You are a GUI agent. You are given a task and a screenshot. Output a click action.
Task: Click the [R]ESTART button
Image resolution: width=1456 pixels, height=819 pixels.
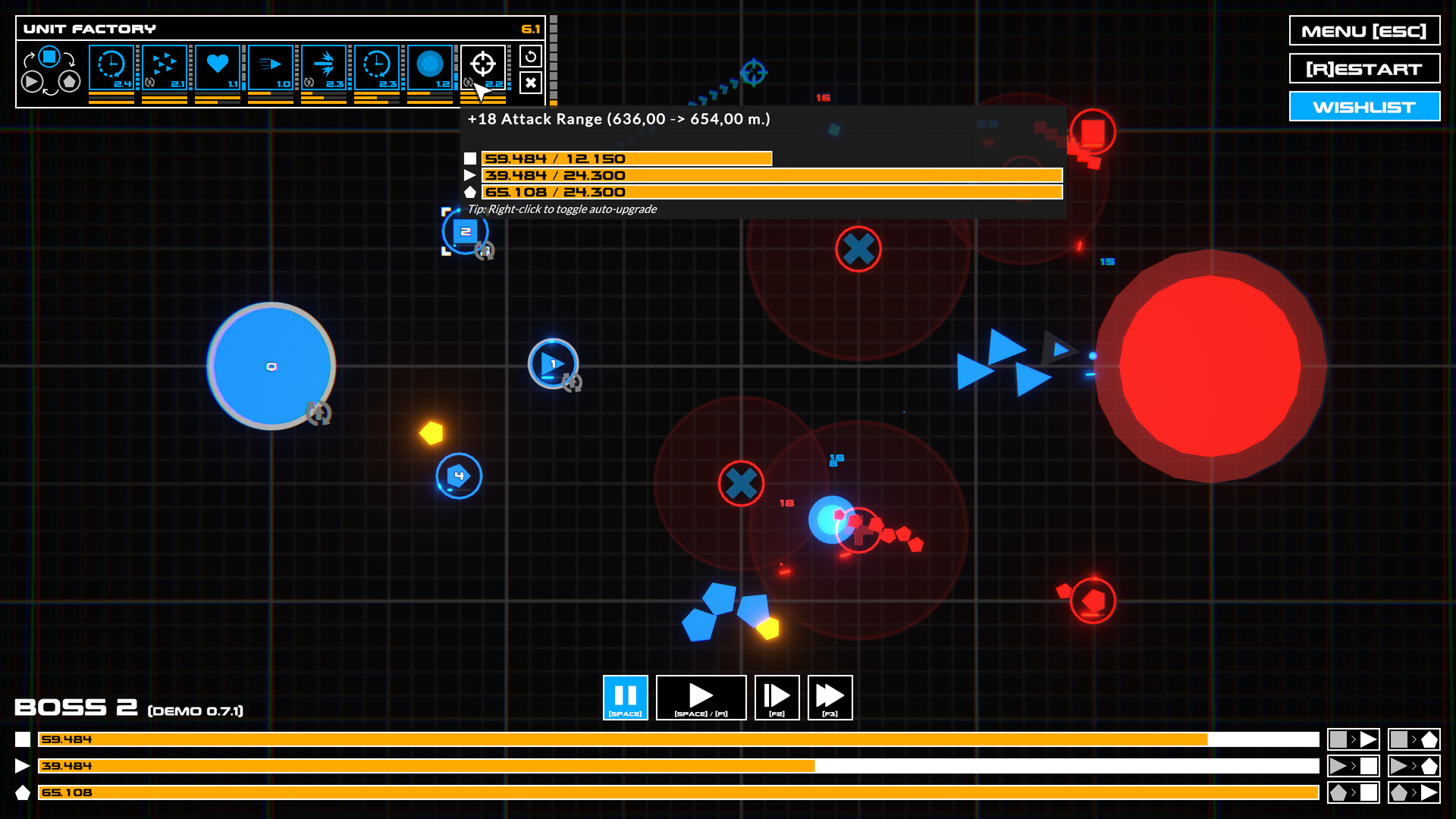click(1363, 68)
